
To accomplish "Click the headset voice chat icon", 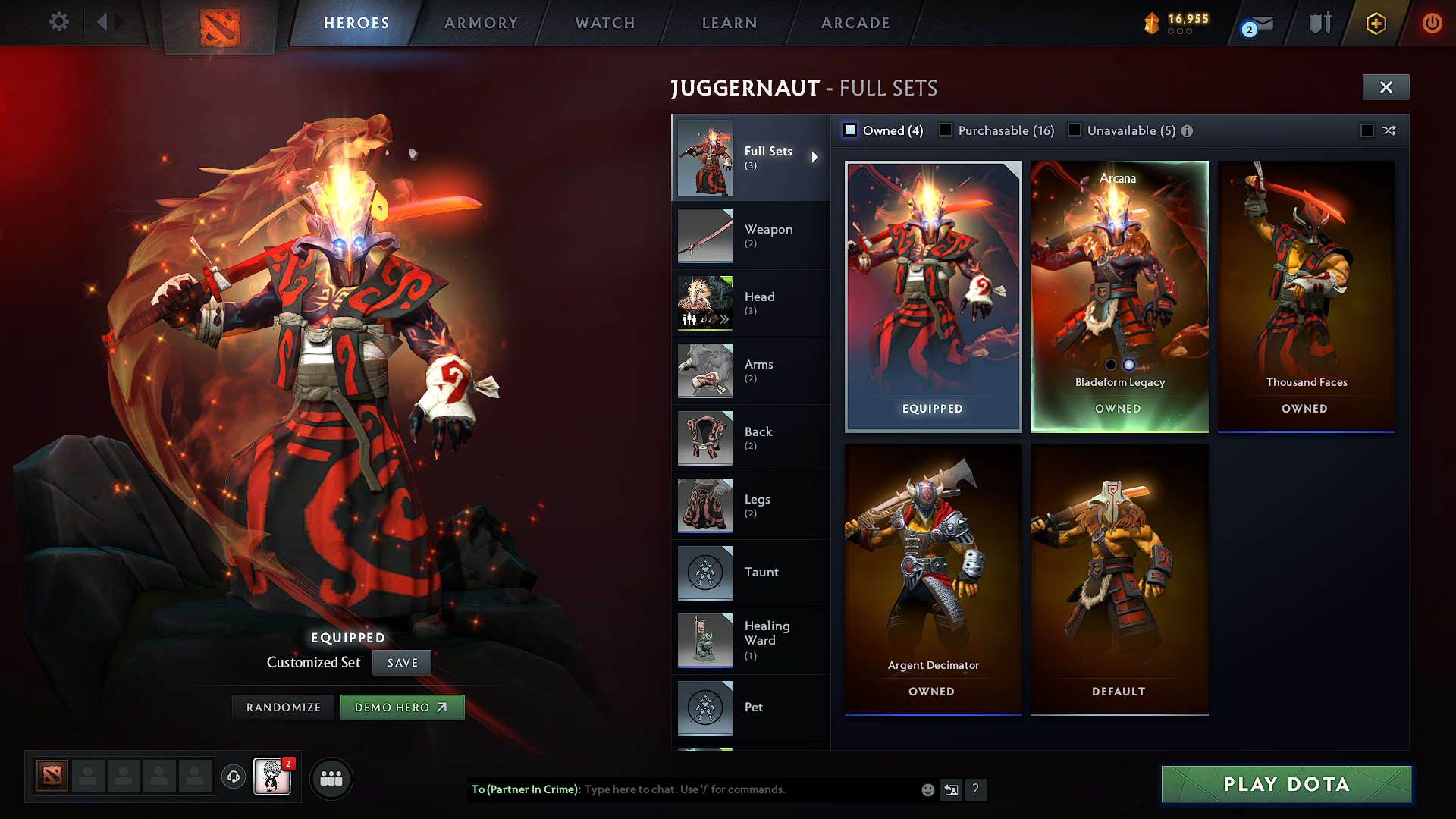I will tap(234, 777).
